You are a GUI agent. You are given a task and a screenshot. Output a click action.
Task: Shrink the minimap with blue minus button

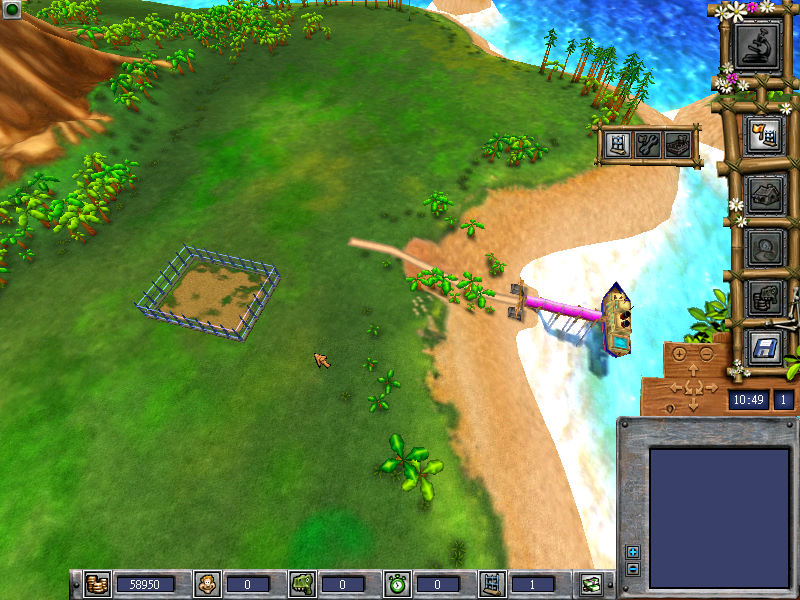[632, 569]
